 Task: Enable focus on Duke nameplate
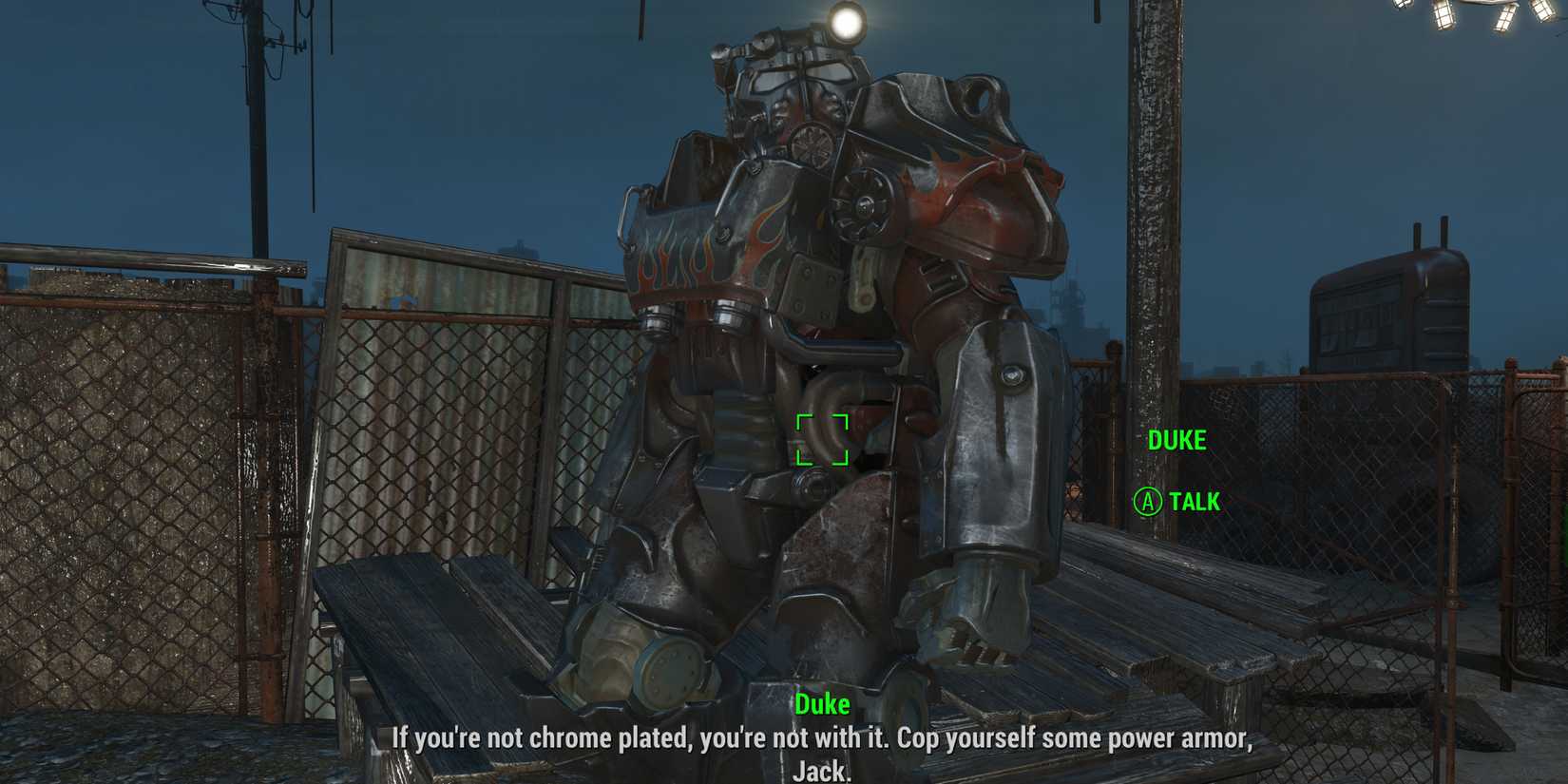1177,440
